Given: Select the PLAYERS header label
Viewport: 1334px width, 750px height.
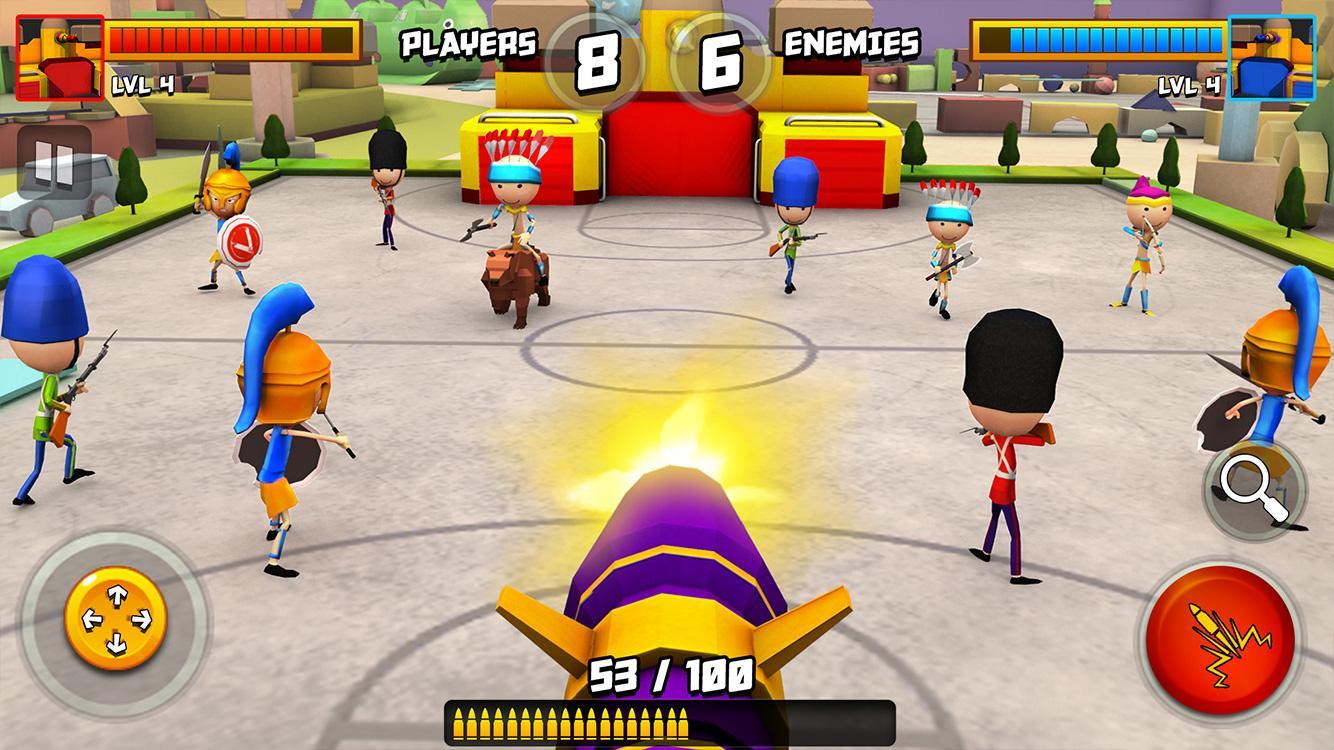Looking at the screenshot, I should tap(467, 42).
